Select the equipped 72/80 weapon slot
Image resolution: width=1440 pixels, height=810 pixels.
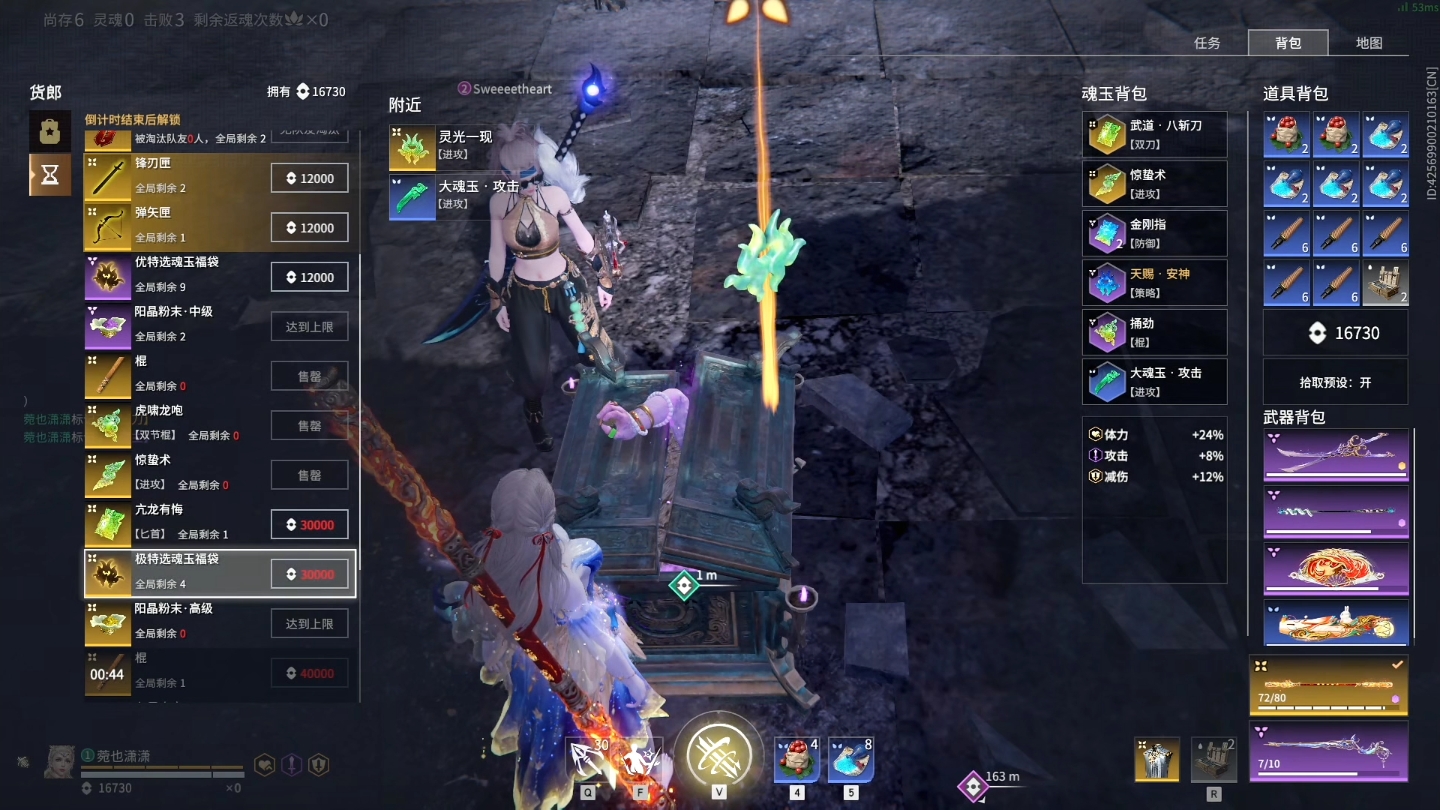click(1329, 686)
